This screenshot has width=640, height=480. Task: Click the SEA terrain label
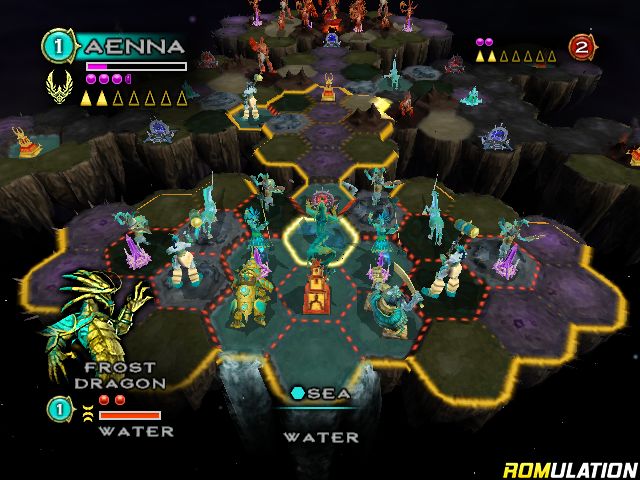click(322, 394)
